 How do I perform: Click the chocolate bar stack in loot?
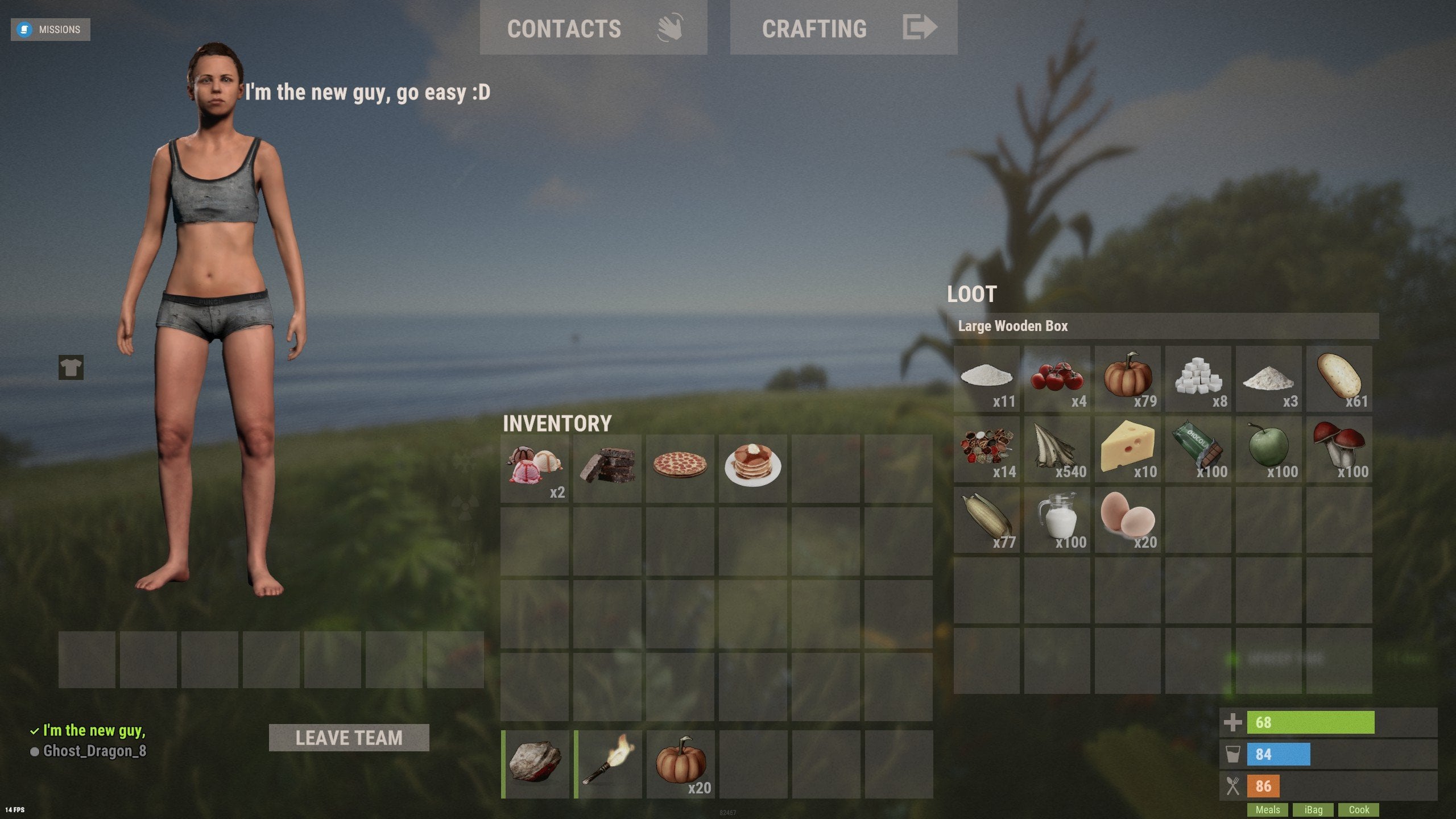1198,449
